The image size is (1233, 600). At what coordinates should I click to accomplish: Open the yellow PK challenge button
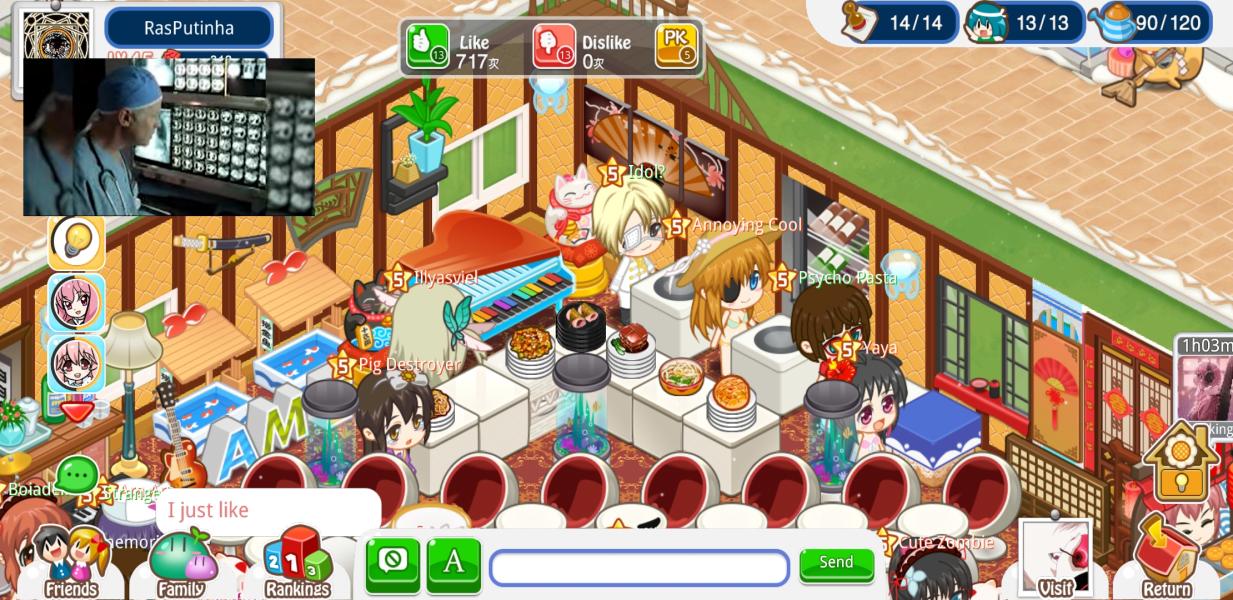pyautogui.click(x=676, y=45)
